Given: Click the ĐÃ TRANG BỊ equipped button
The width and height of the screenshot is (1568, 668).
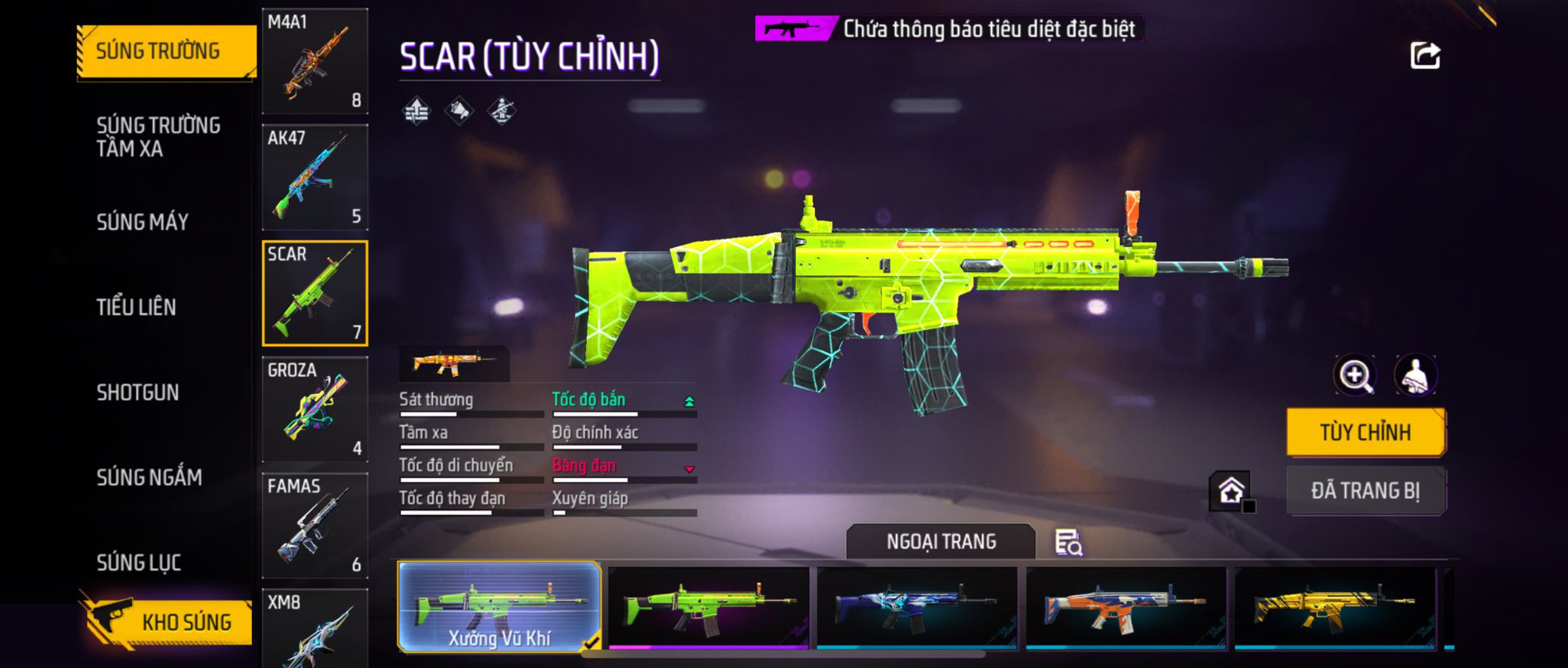Looking at the screenshot, I should (1365, 490).
